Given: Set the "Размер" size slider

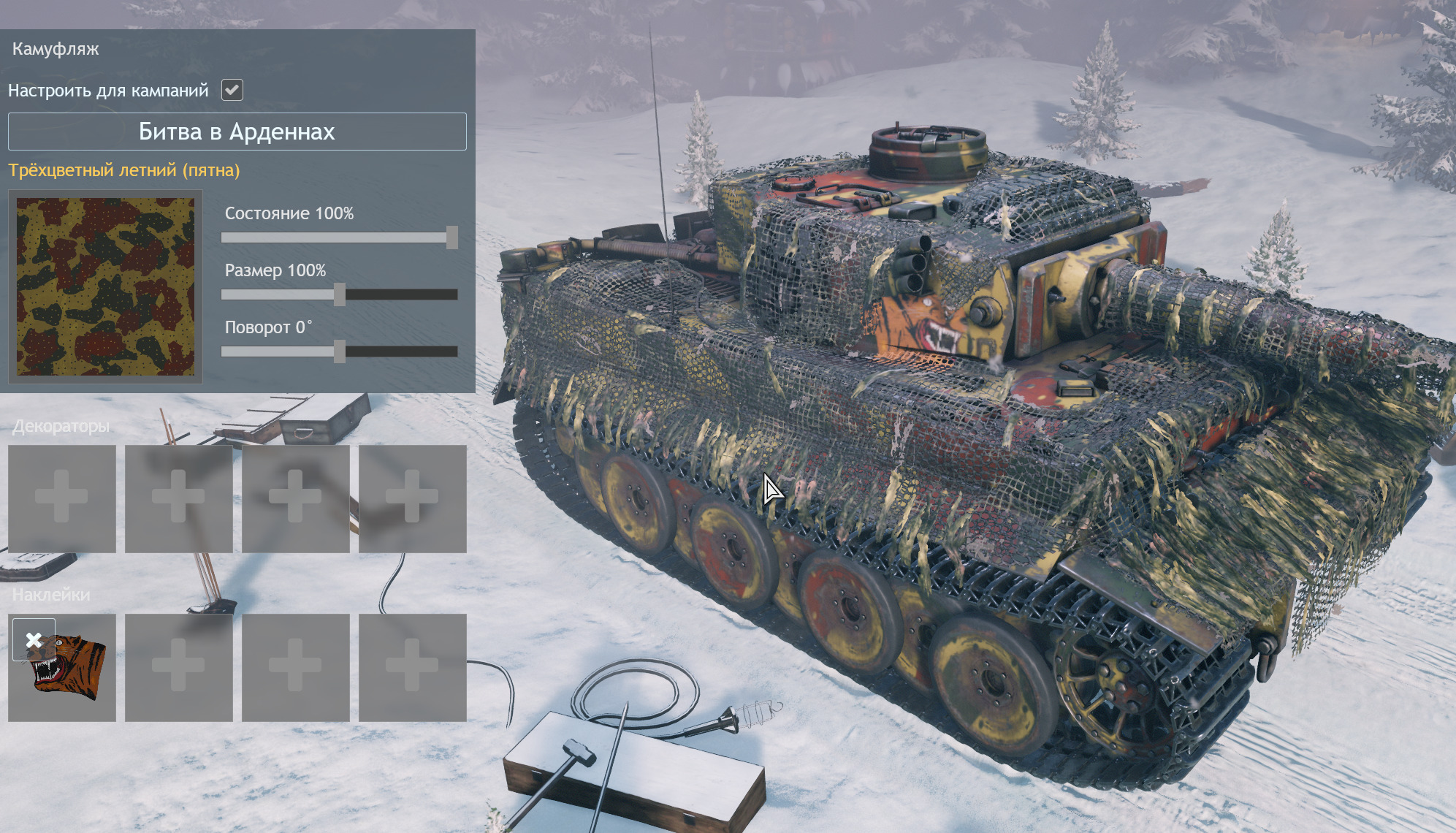Looking at the screenshot, I should click(x=340, y=294).
